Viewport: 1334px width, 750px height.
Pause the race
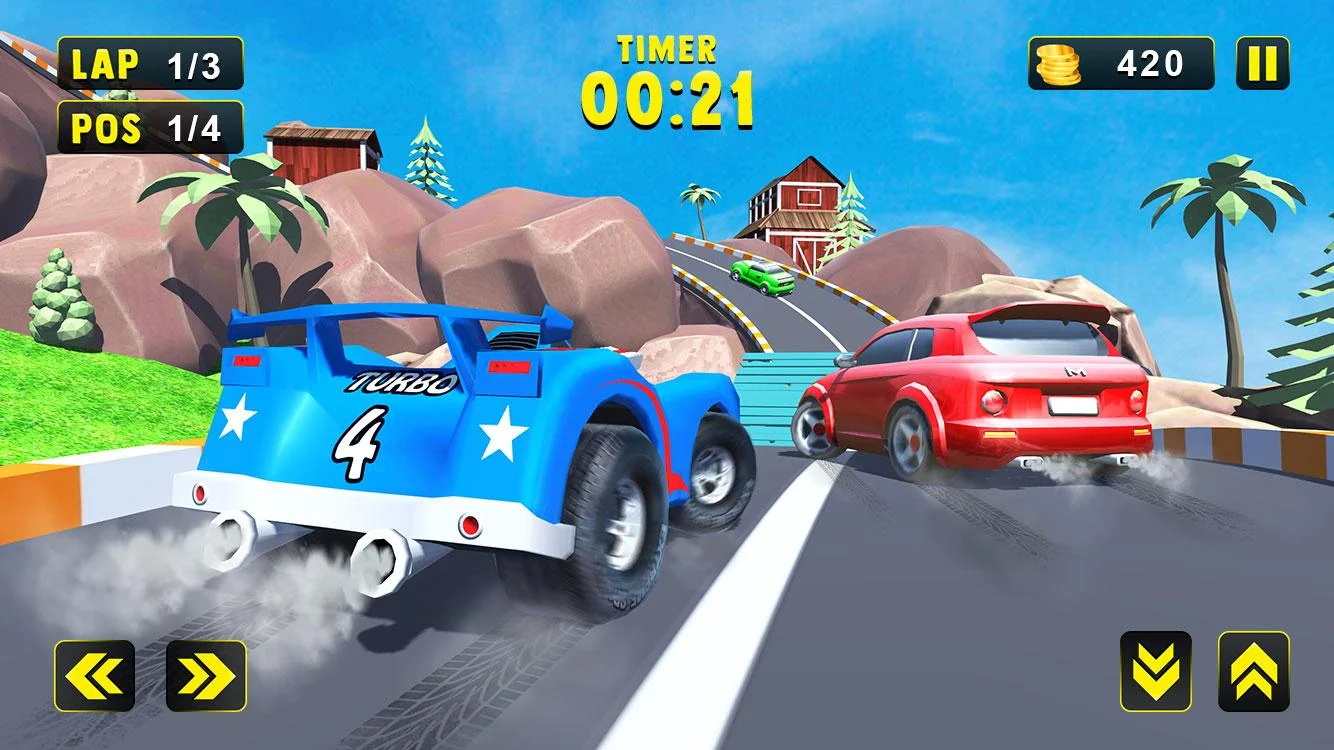[1262, 64]
